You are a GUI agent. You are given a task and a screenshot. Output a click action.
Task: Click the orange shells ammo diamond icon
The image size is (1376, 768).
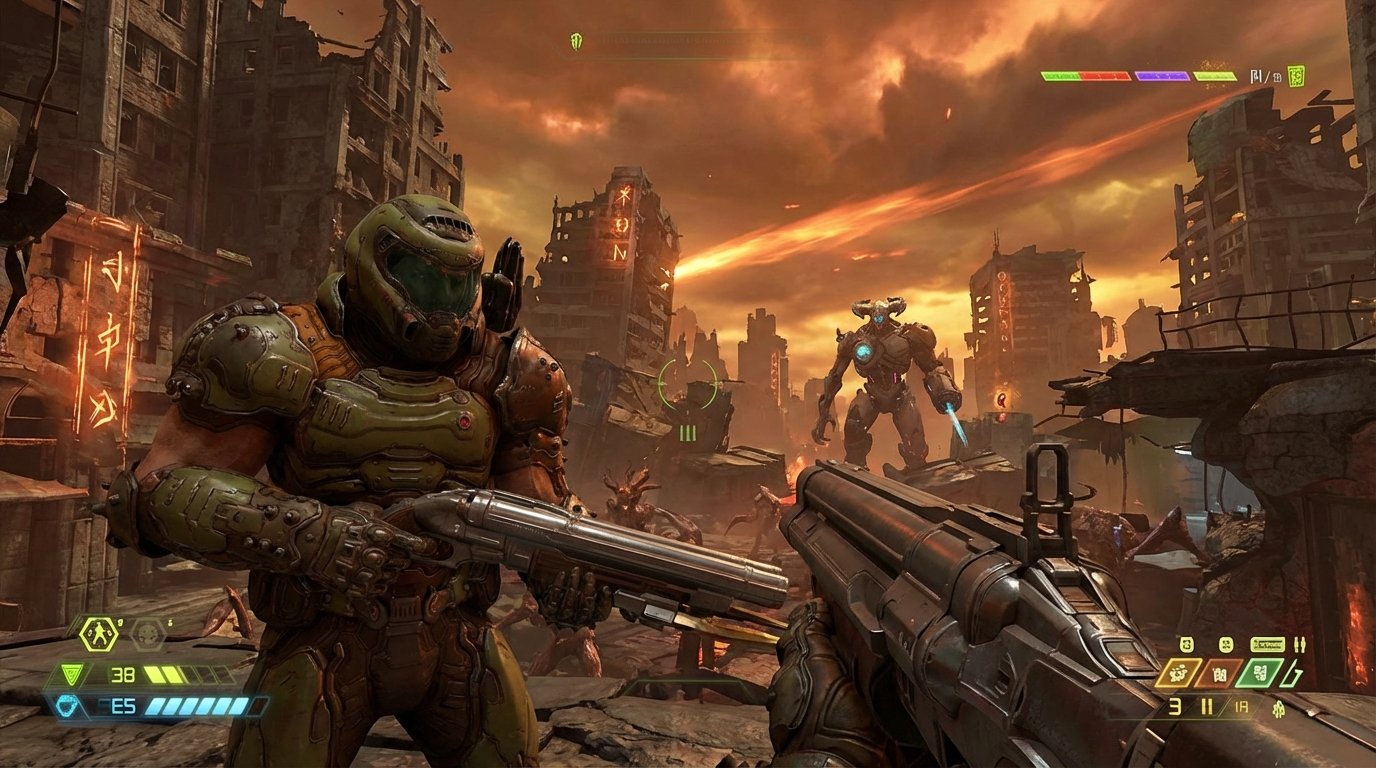(1220, 673)
